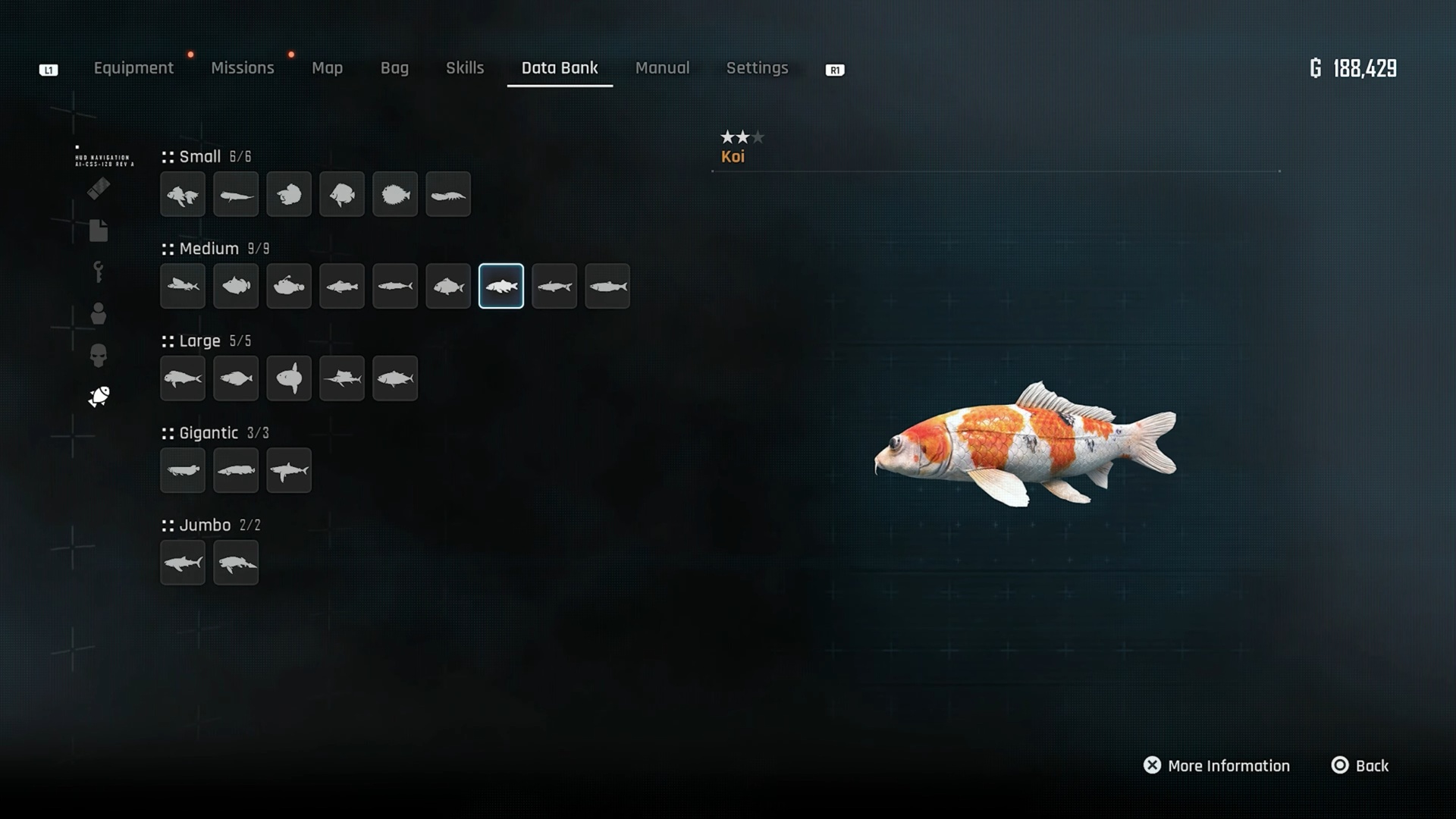Screen dimensions: 1456x819
Task: Select the goldfish entry under Small
Action: click(x=183, y=195)
